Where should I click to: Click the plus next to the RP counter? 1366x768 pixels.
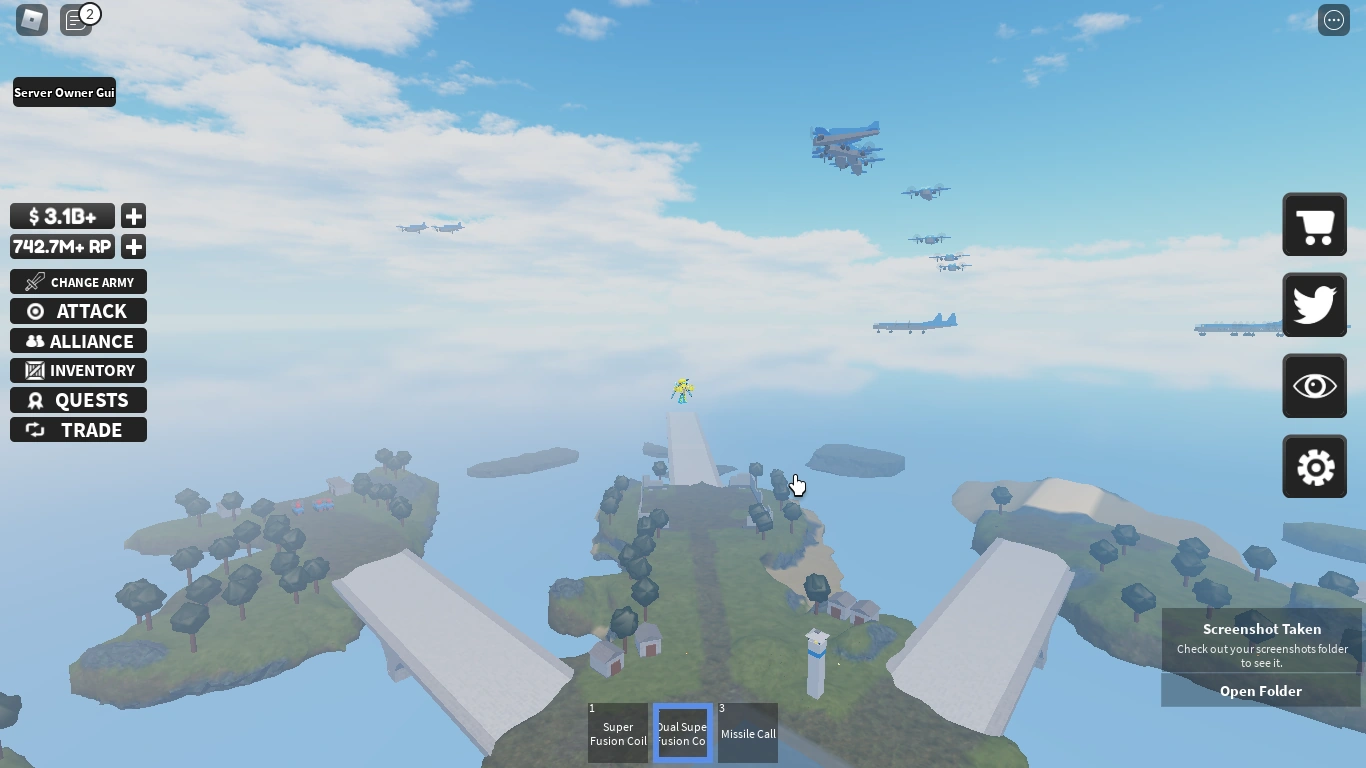coord(133,247)
